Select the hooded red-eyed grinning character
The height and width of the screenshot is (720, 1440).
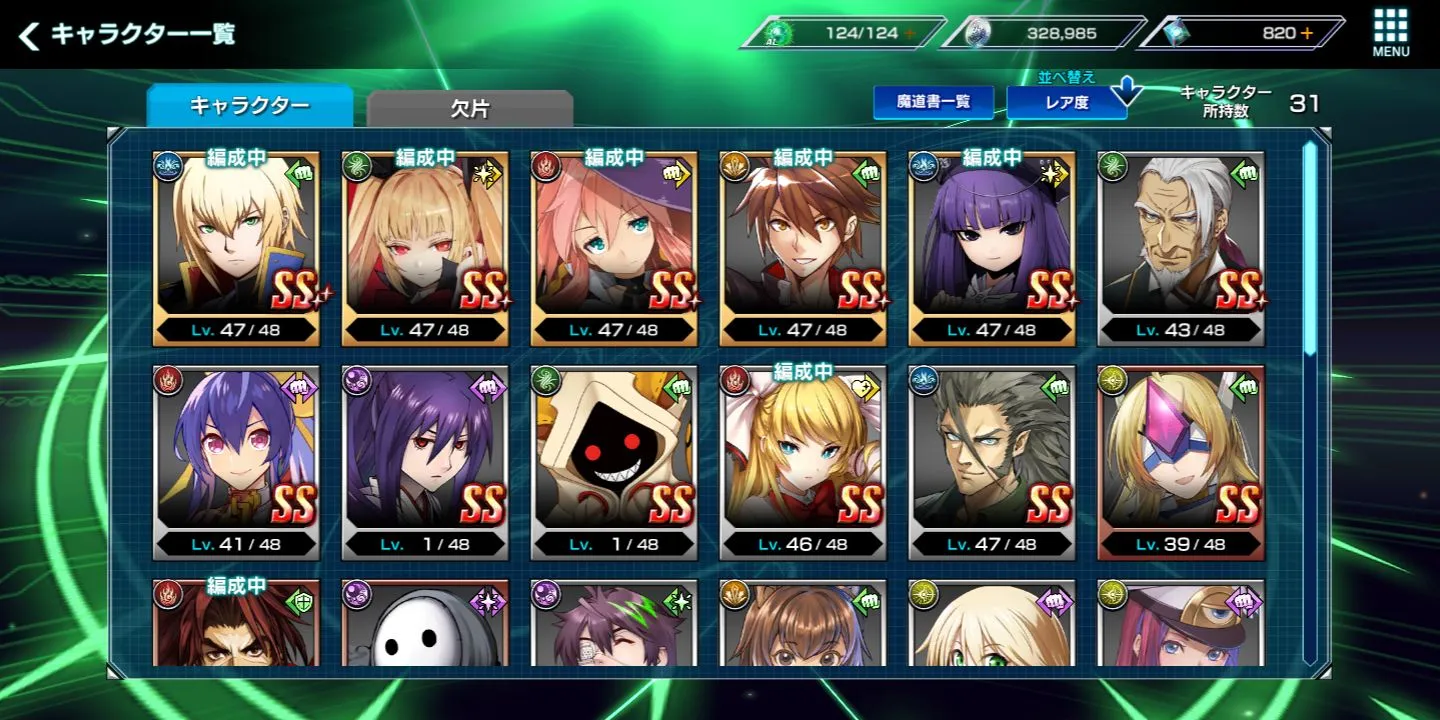click(614, 462)
